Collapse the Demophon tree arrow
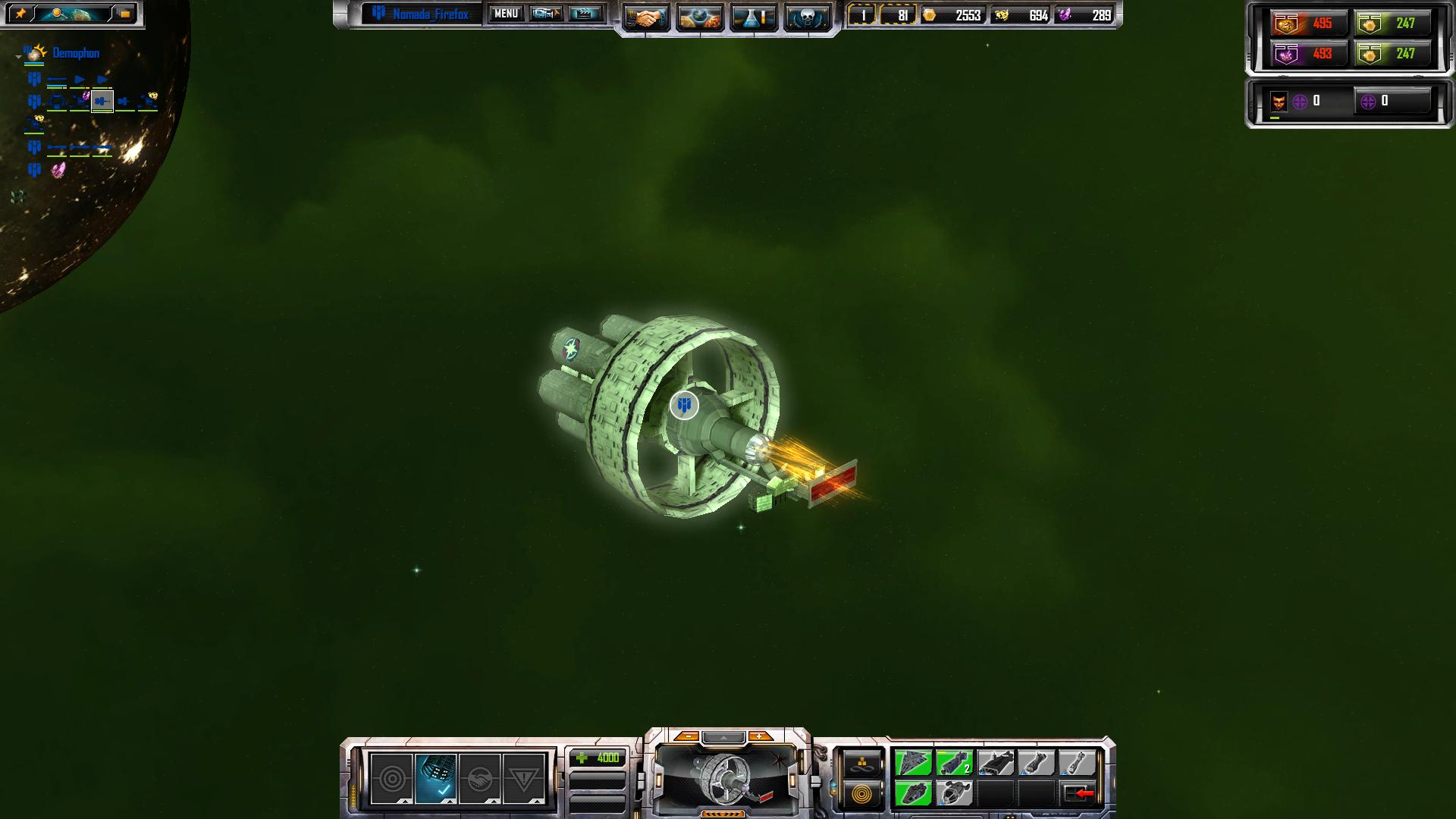 click(18, 56)
